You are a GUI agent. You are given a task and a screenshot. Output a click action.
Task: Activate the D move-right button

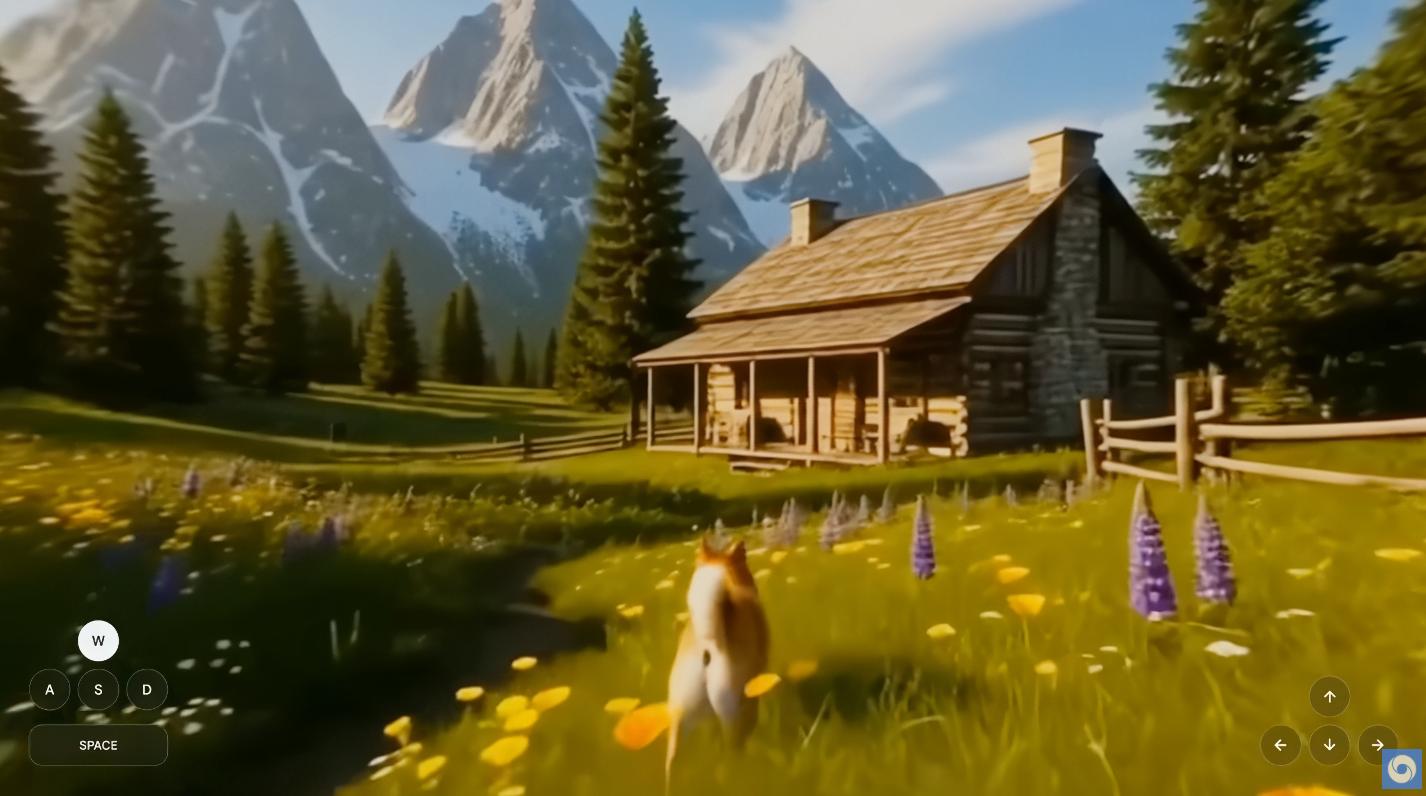[147, 690]
